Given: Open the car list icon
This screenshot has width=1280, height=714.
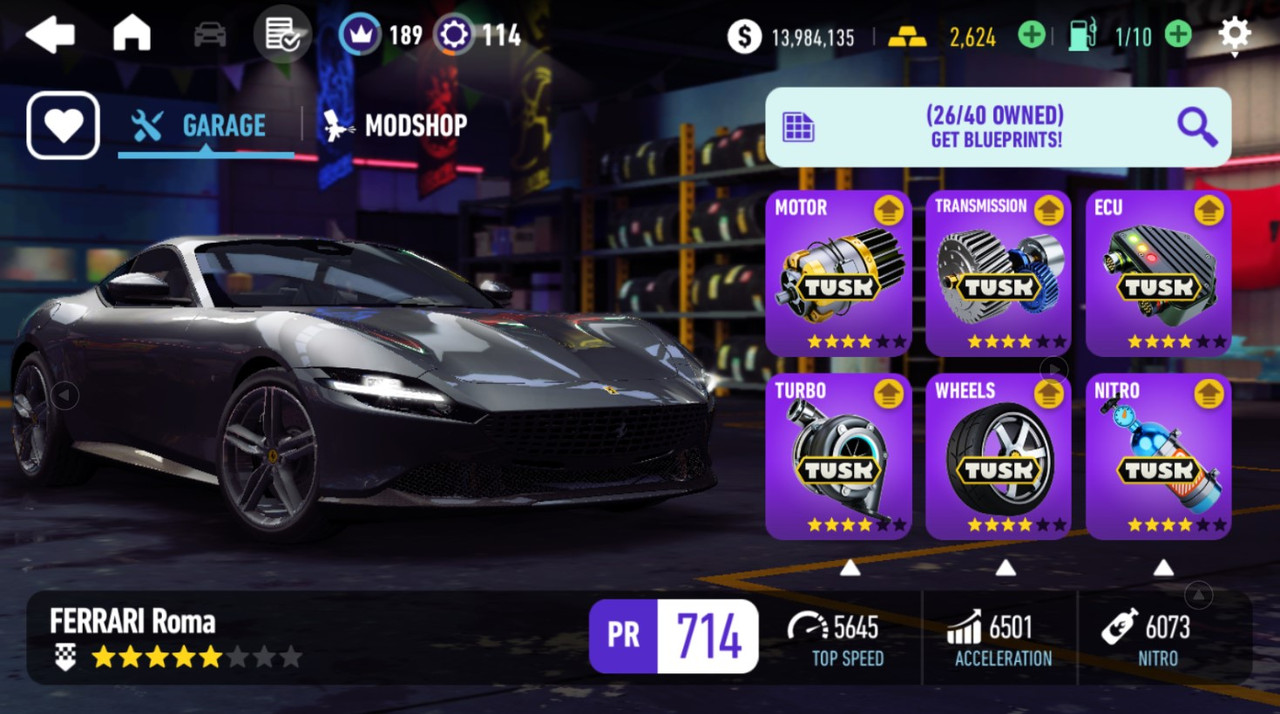Looking at the screenshot, I should click(209, 35).
